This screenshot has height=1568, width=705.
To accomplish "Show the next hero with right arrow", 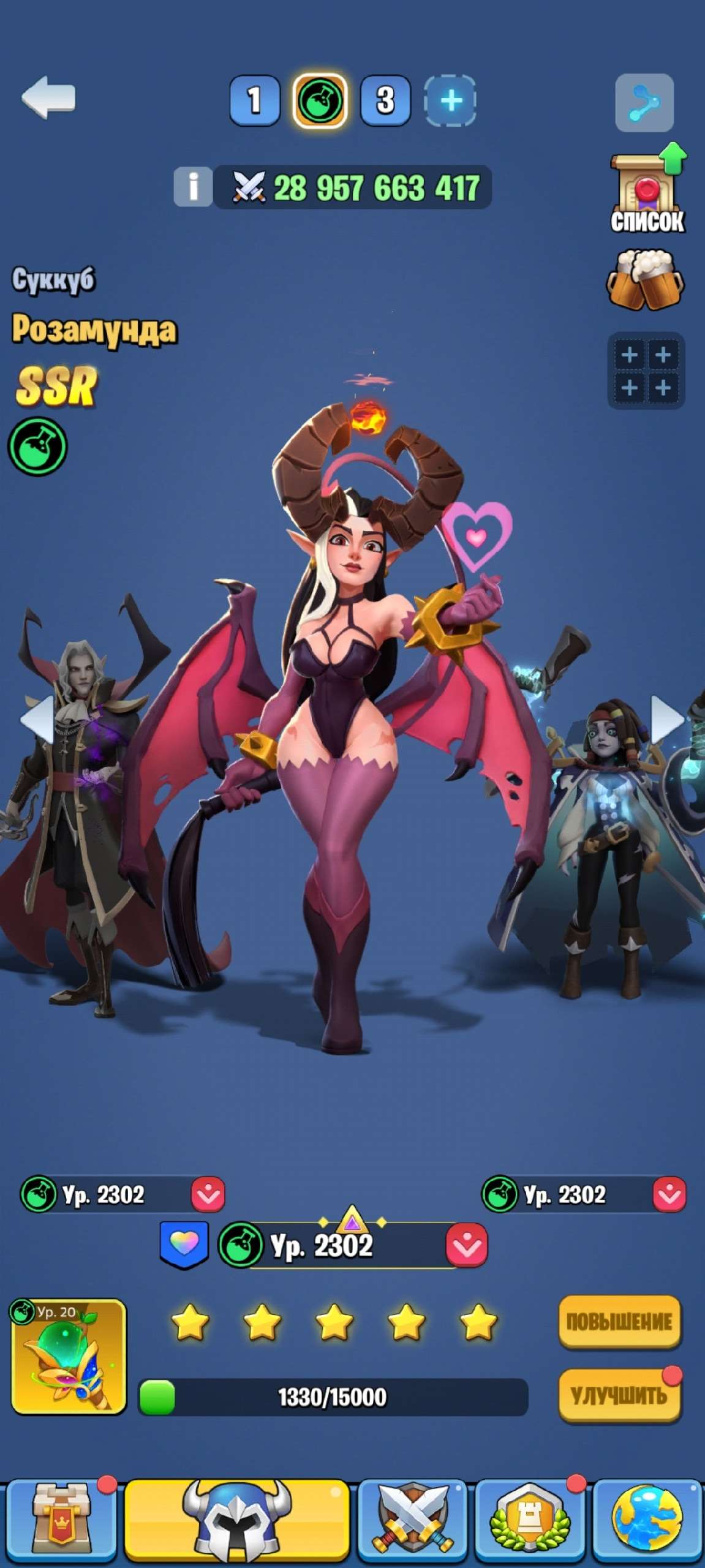I will click(668, 720).
